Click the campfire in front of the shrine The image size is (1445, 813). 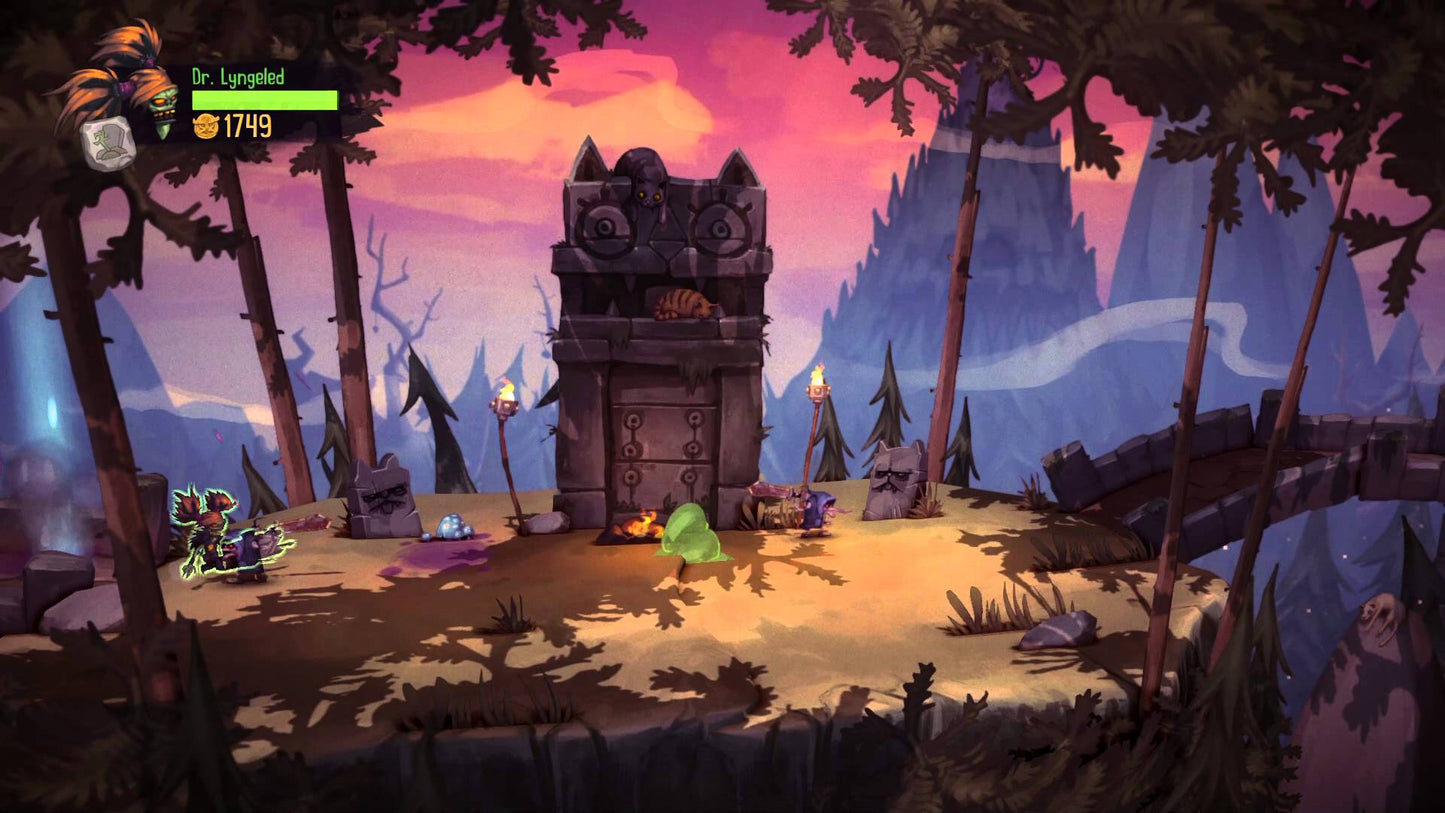click(x=636, y=522)
